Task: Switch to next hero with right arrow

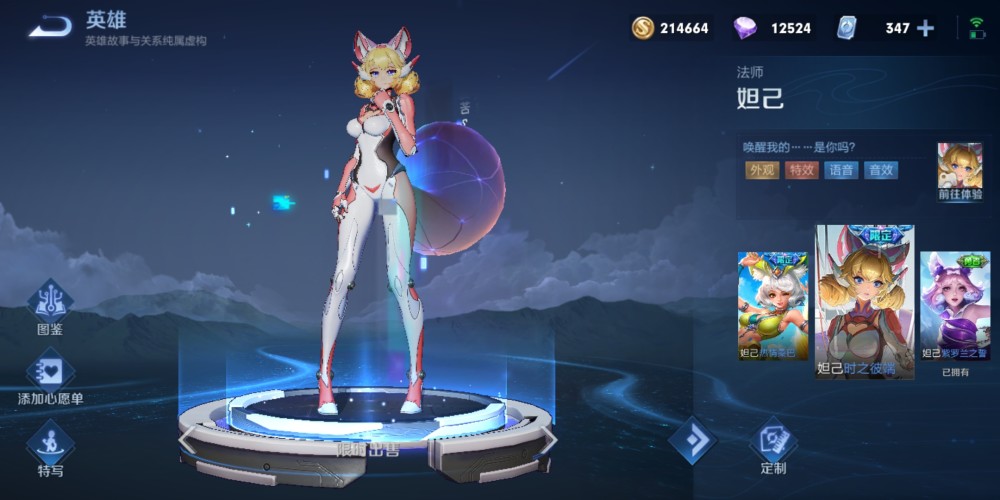Action: point(548,438)
